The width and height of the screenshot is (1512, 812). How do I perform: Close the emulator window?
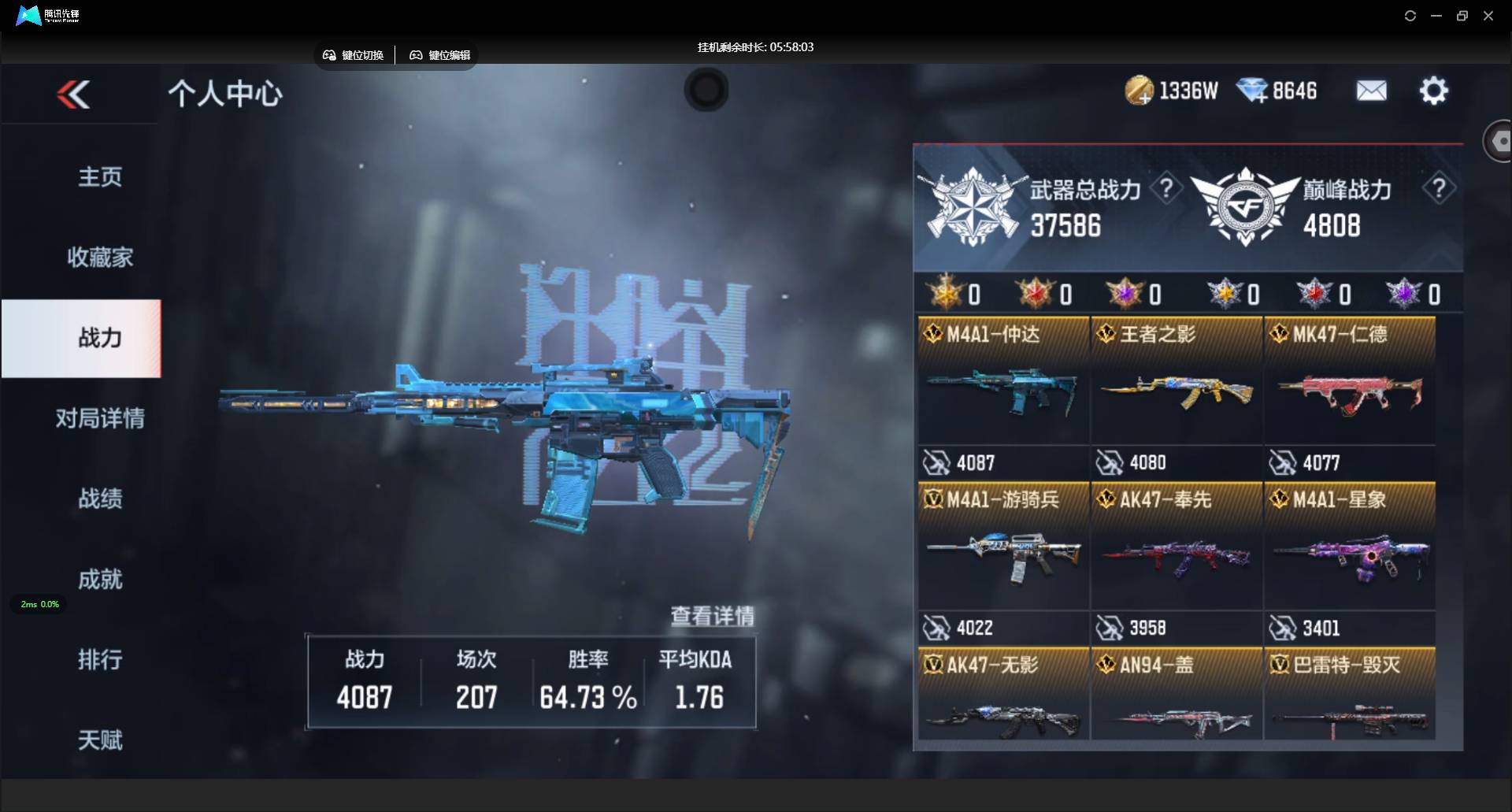(1488, 16)
